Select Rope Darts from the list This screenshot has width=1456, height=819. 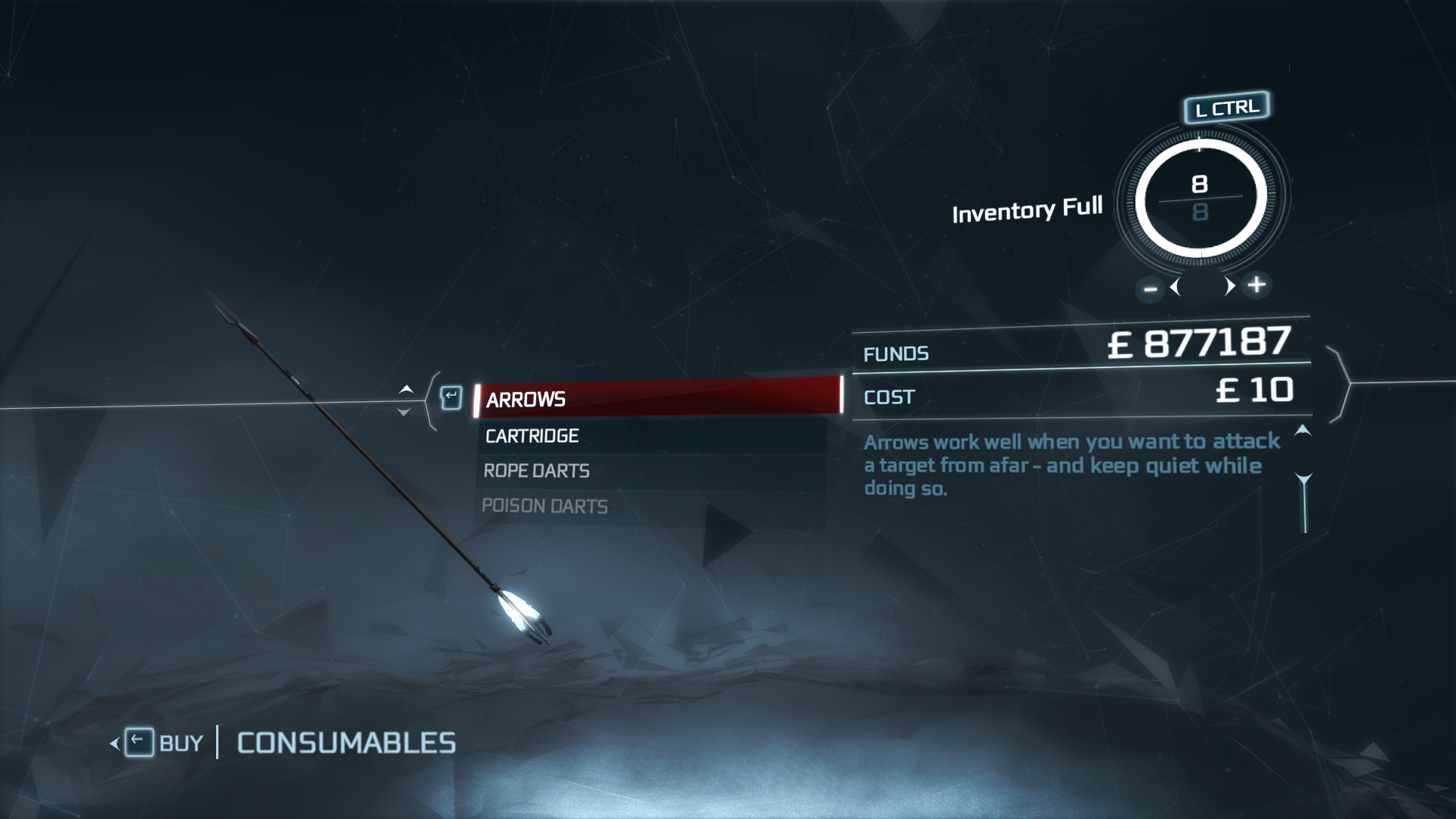652,470
